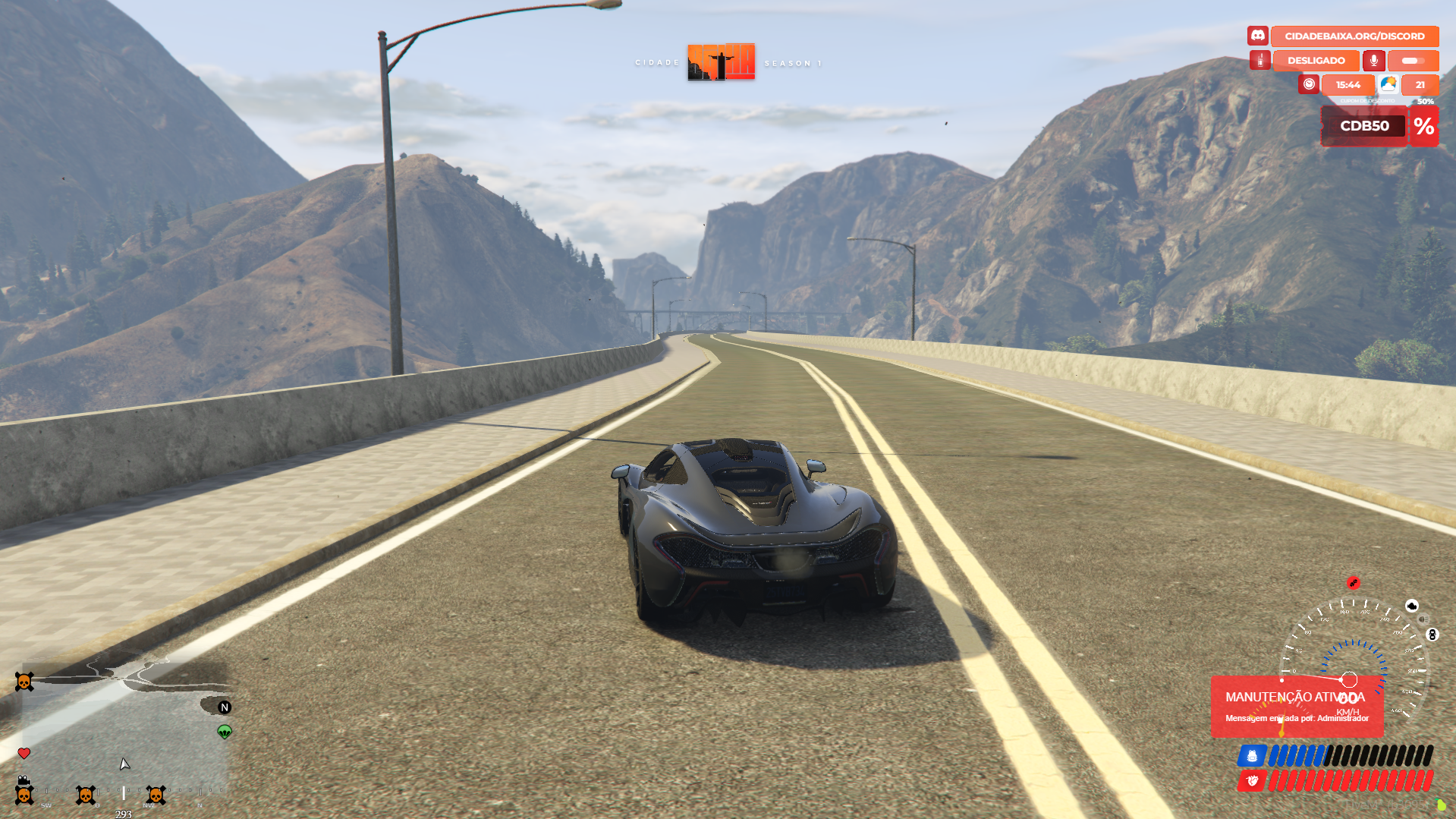Select the black camera marker on minimap
The height and width of the screenshot is (819, 1456).
coord(24,780)
